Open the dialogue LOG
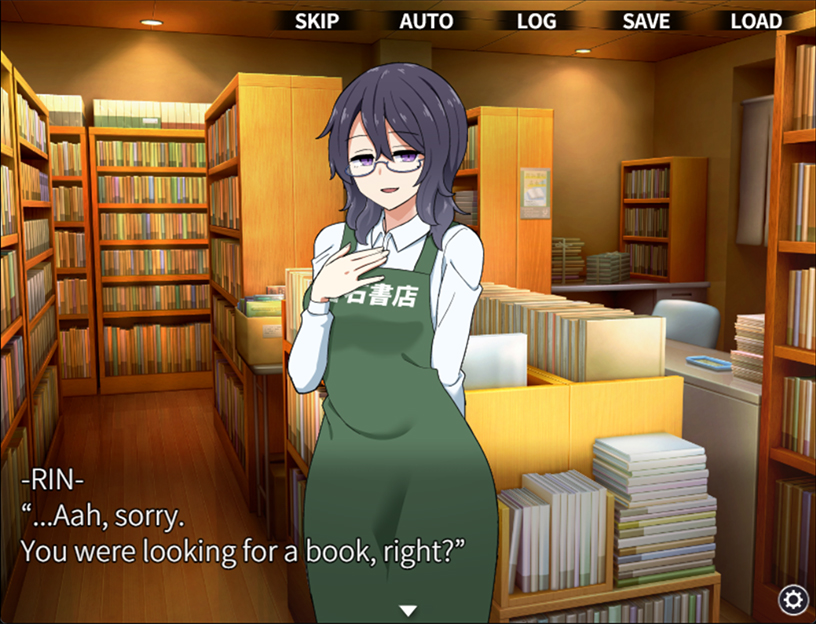Screen dimensions: 816x624 coord(536,21)
